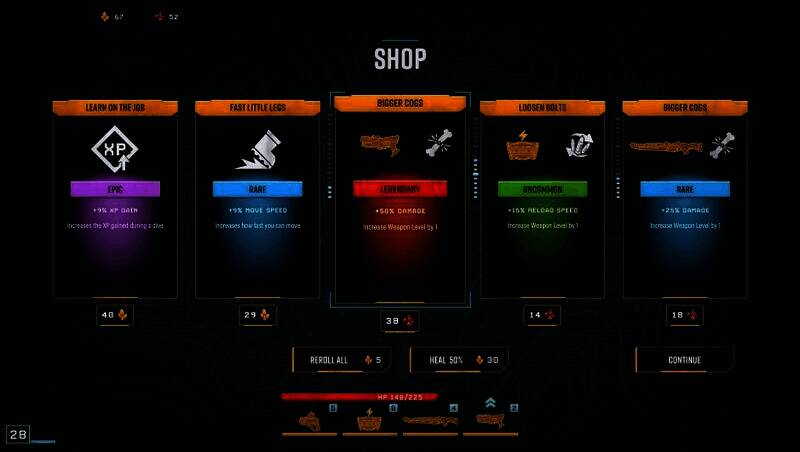Continue past the shop
Viewport: 800px width, 452px height.
point(684,360)
